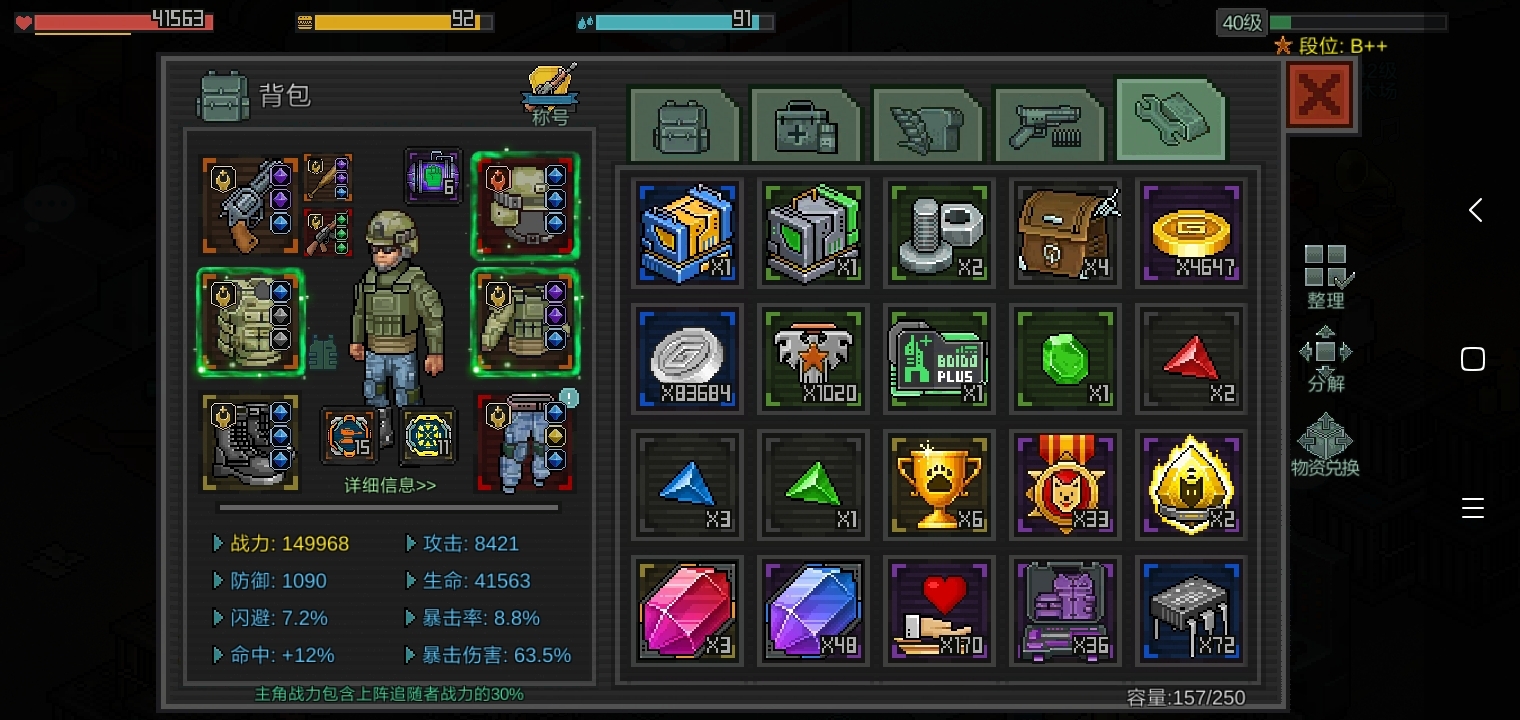Screen dimensions: 1520x720
Task: Select the gold paw trophy item
Action: point(938,485)
